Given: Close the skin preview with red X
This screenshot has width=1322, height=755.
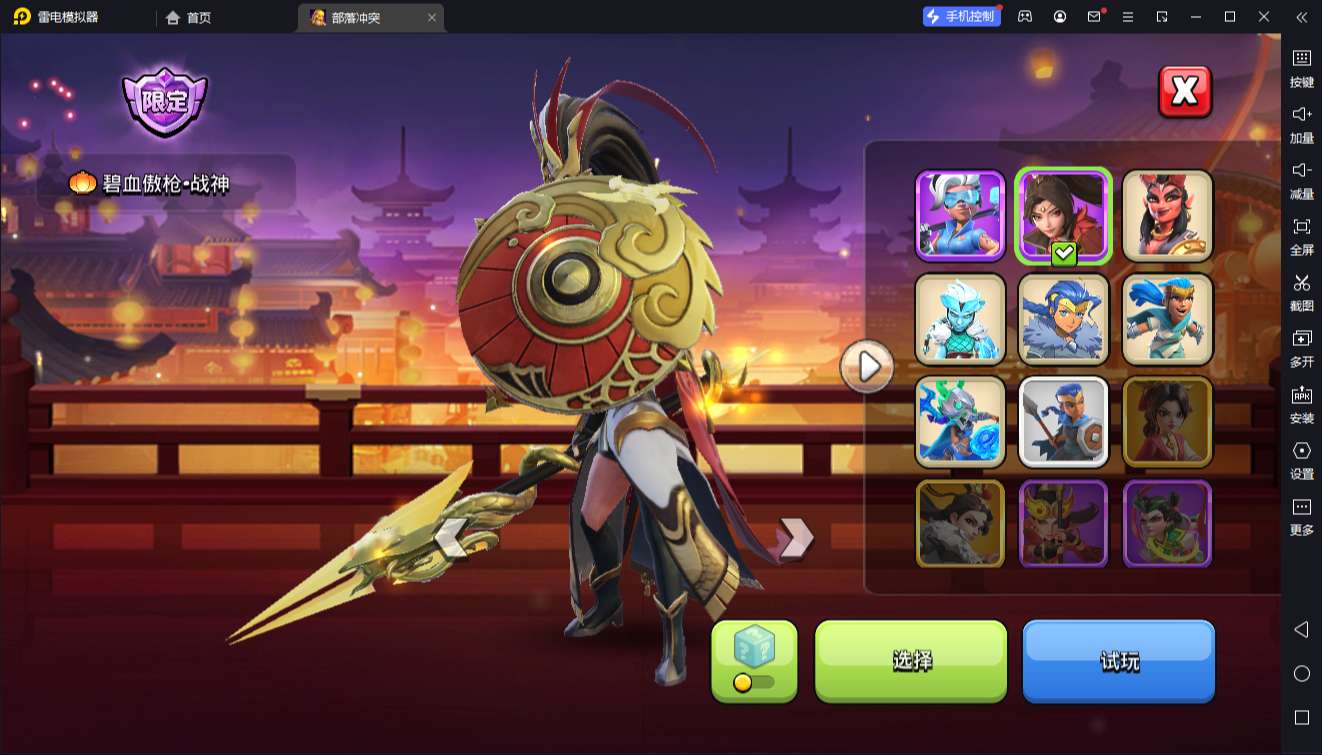Looking at the screenshot, I should pyautogui.click(x=1184, y=92).
